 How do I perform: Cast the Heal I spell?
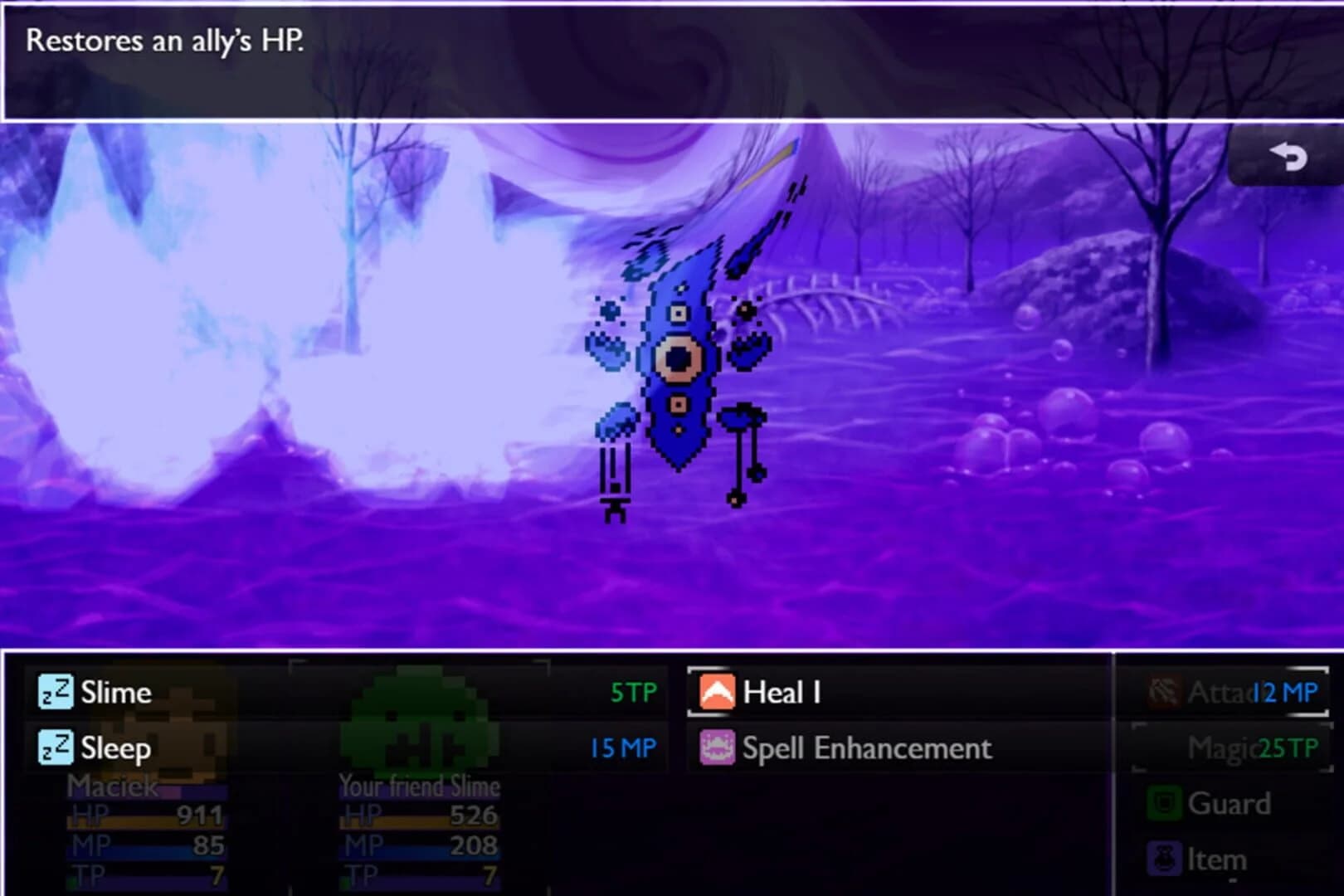coord(780,692)
